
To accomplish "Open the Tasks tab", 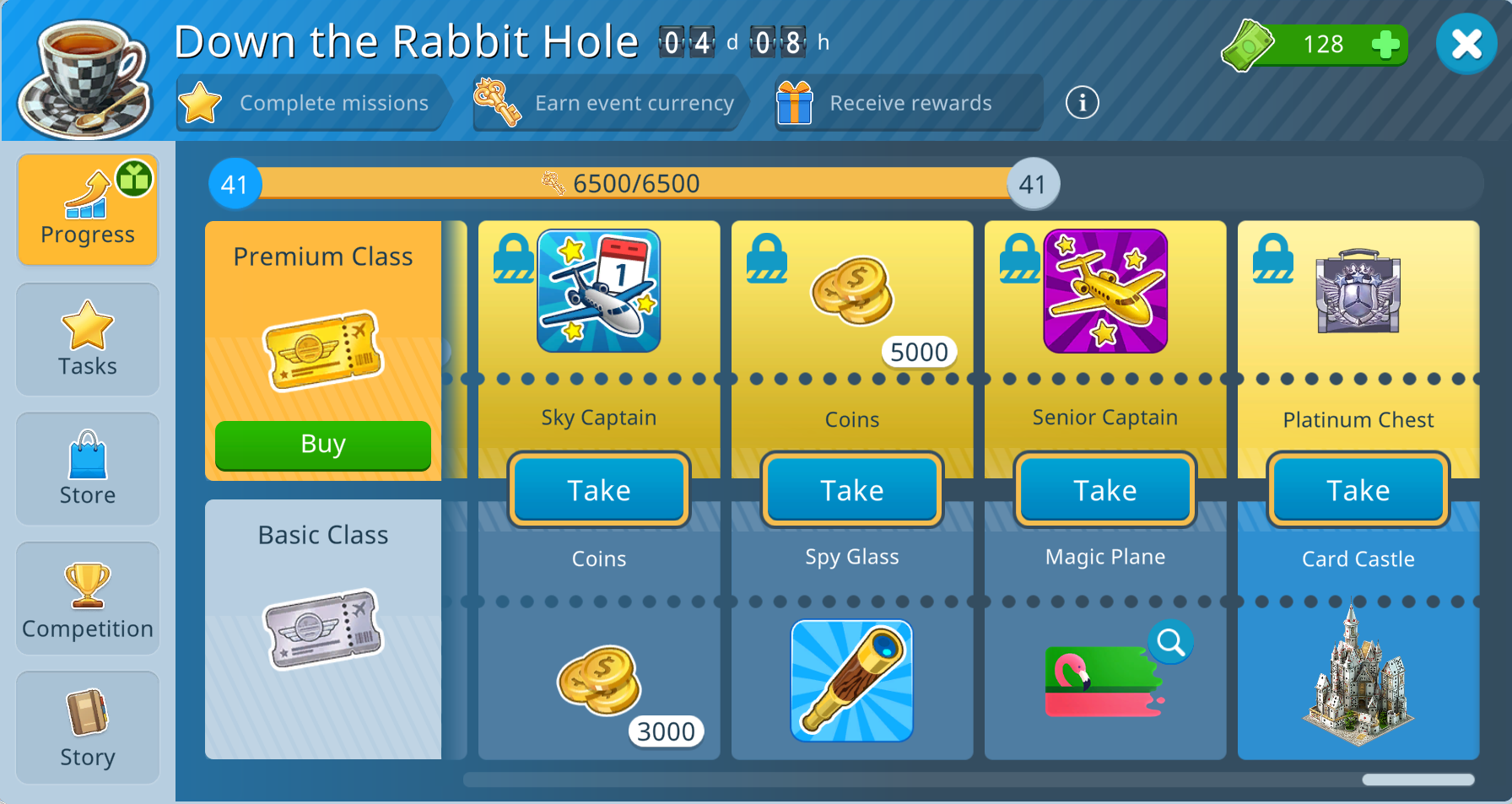I will pos(88,340).
